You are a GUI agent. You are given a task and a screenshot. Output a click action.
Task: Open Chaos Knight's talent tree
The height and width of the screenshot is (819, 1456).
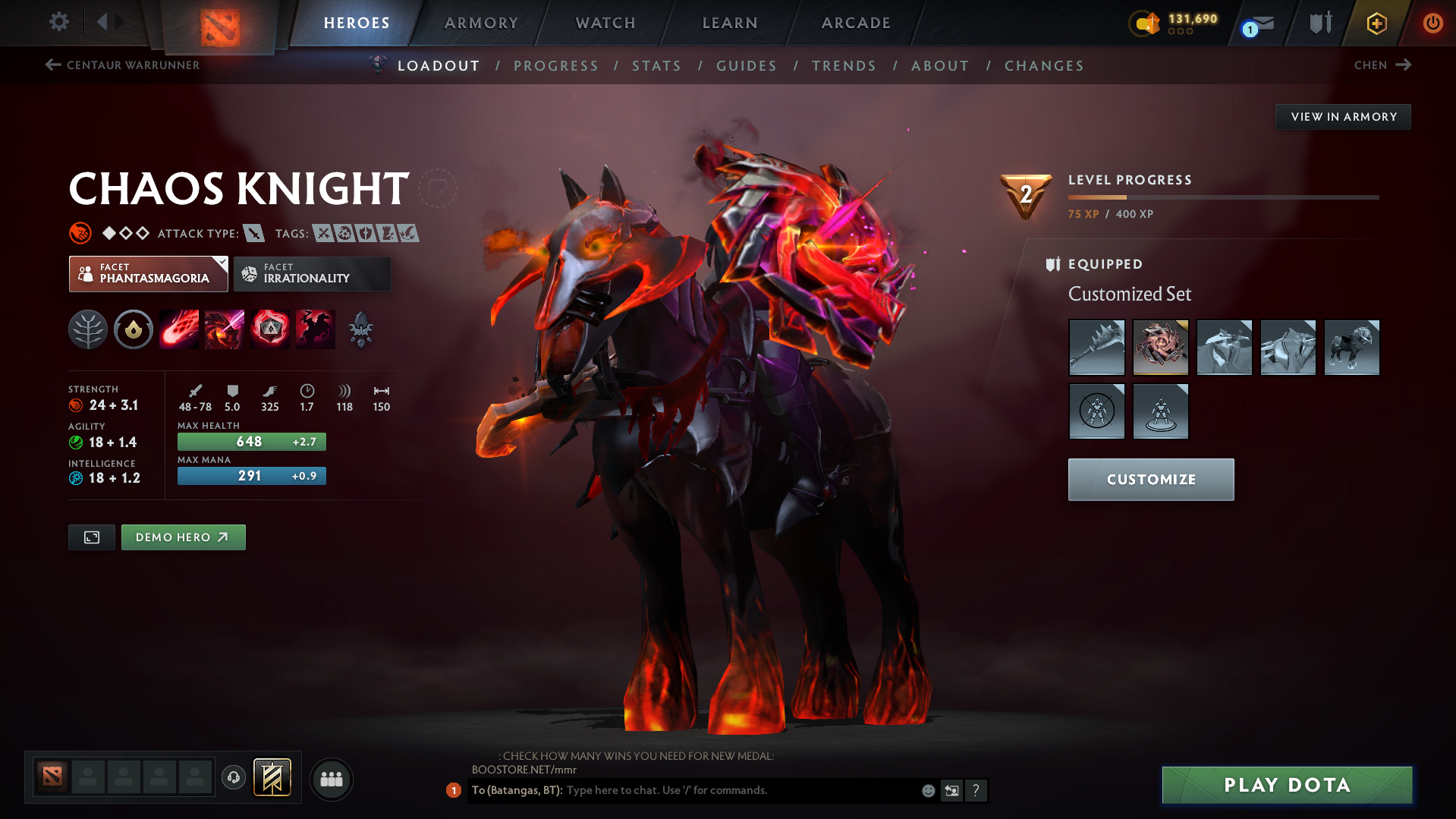[87, 329]
